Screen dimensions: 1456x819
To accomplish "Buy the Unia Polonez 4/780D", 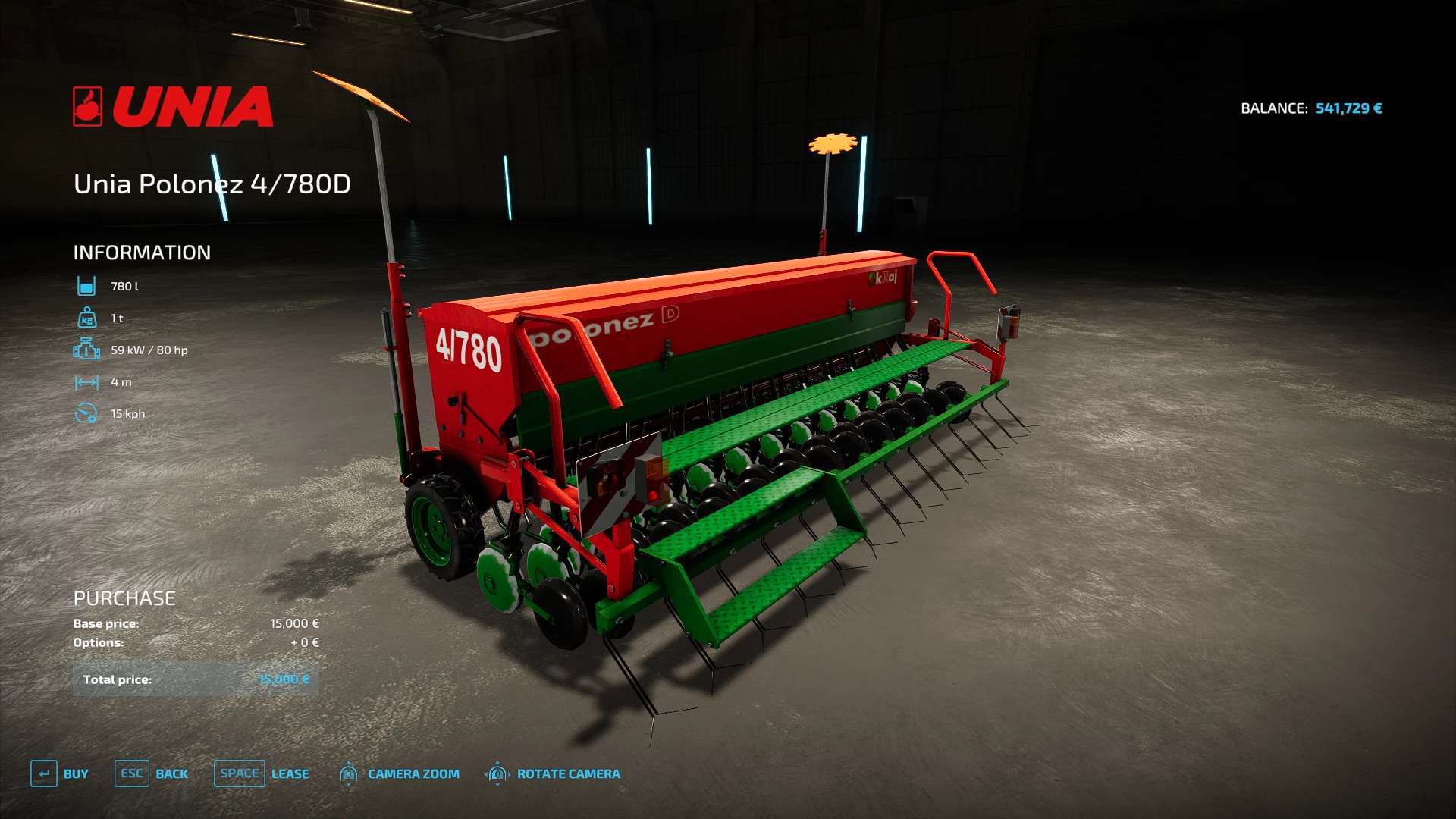I will pos(60,773).
